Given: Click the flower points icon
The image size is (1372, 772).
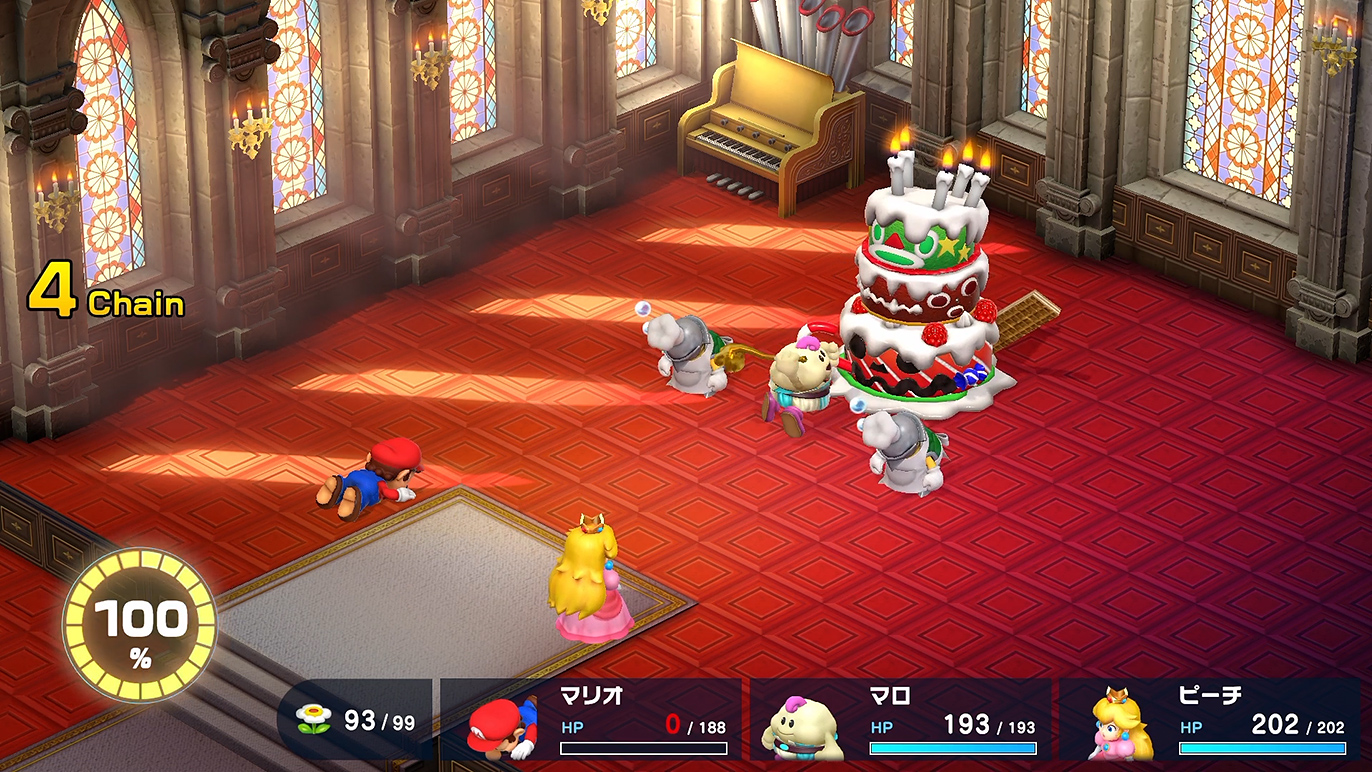Looking at the screenshot, I should [314, 720].
